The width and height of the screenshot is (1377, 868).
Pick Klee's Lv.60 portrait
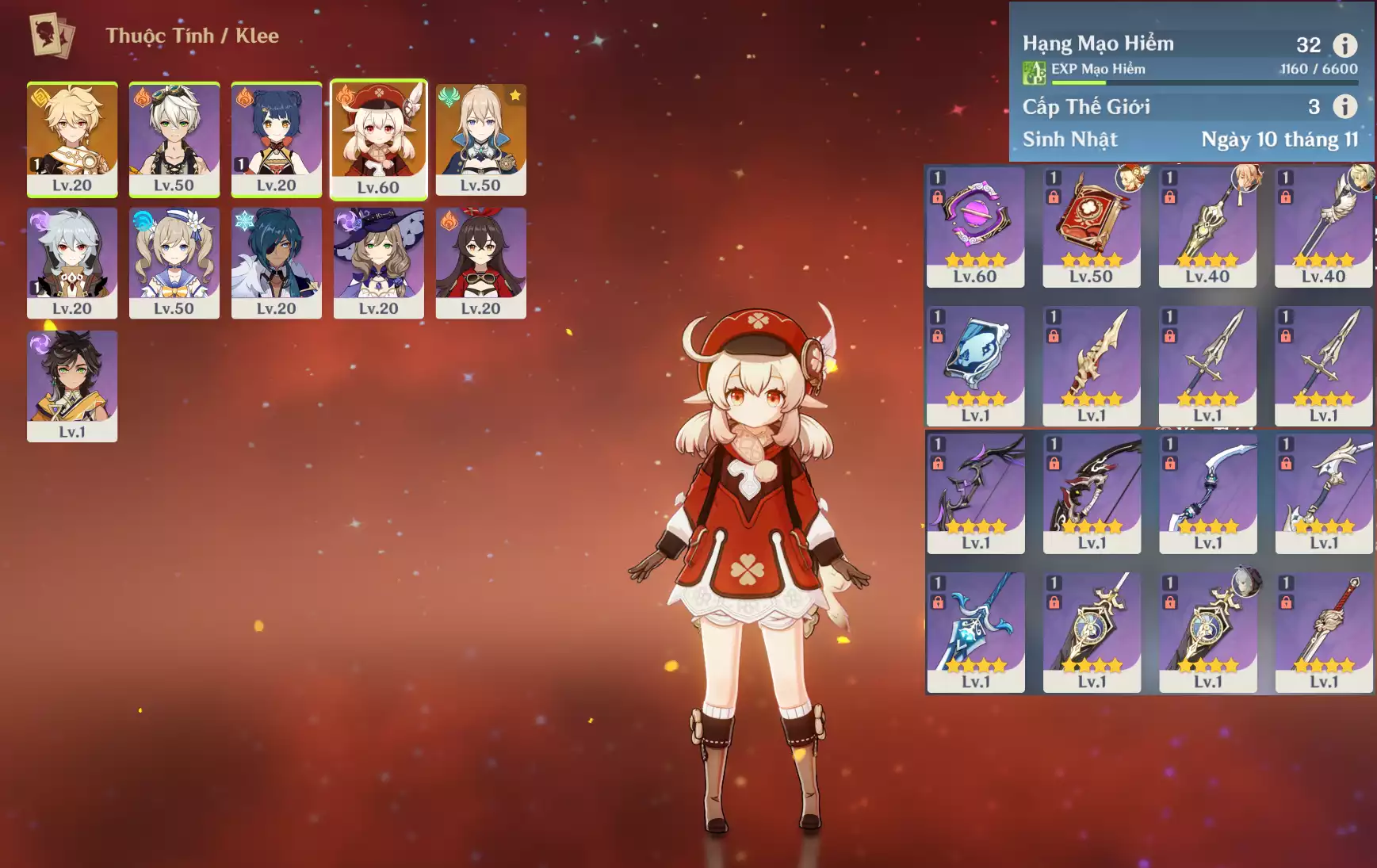[x=378, y=139]
